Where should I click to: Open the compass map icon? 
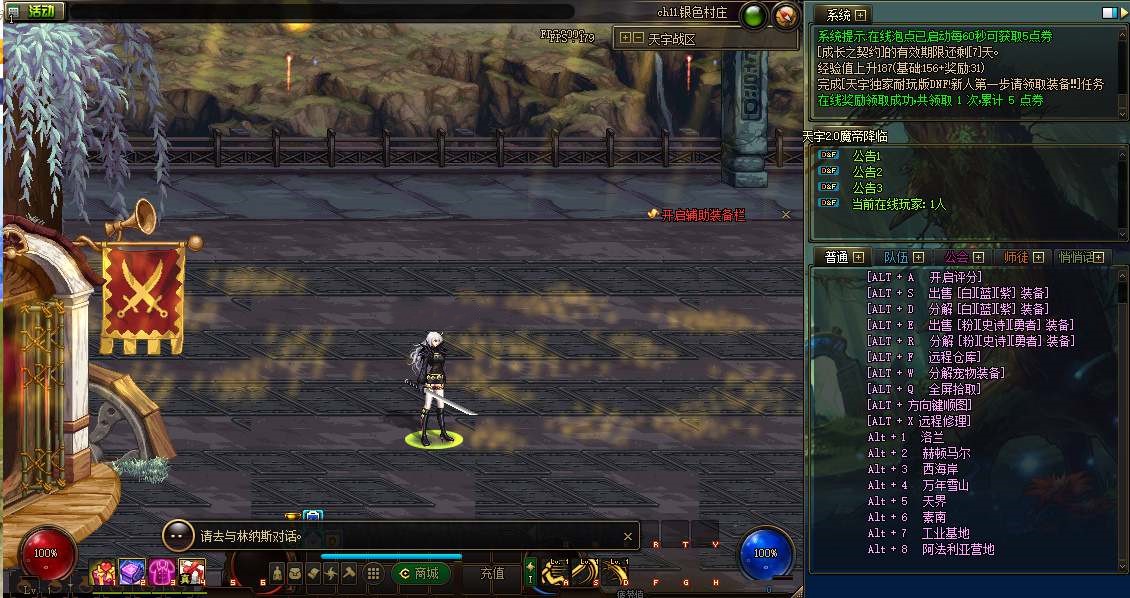point(786,15)
